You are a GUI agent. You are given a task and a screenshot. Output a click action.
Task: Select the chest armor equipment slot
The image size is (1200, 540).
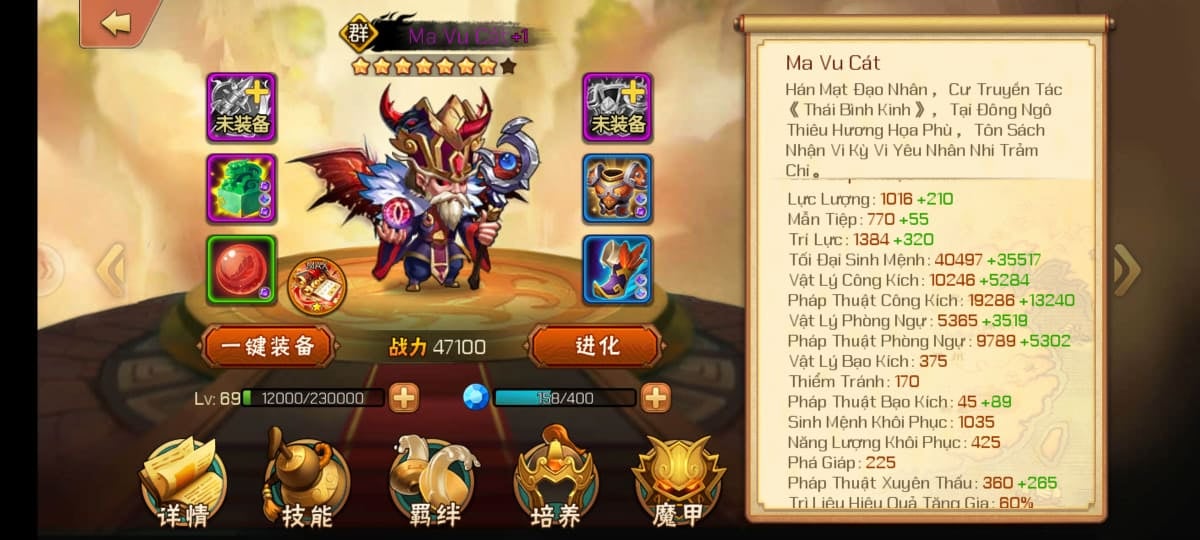tap(617, 188)
